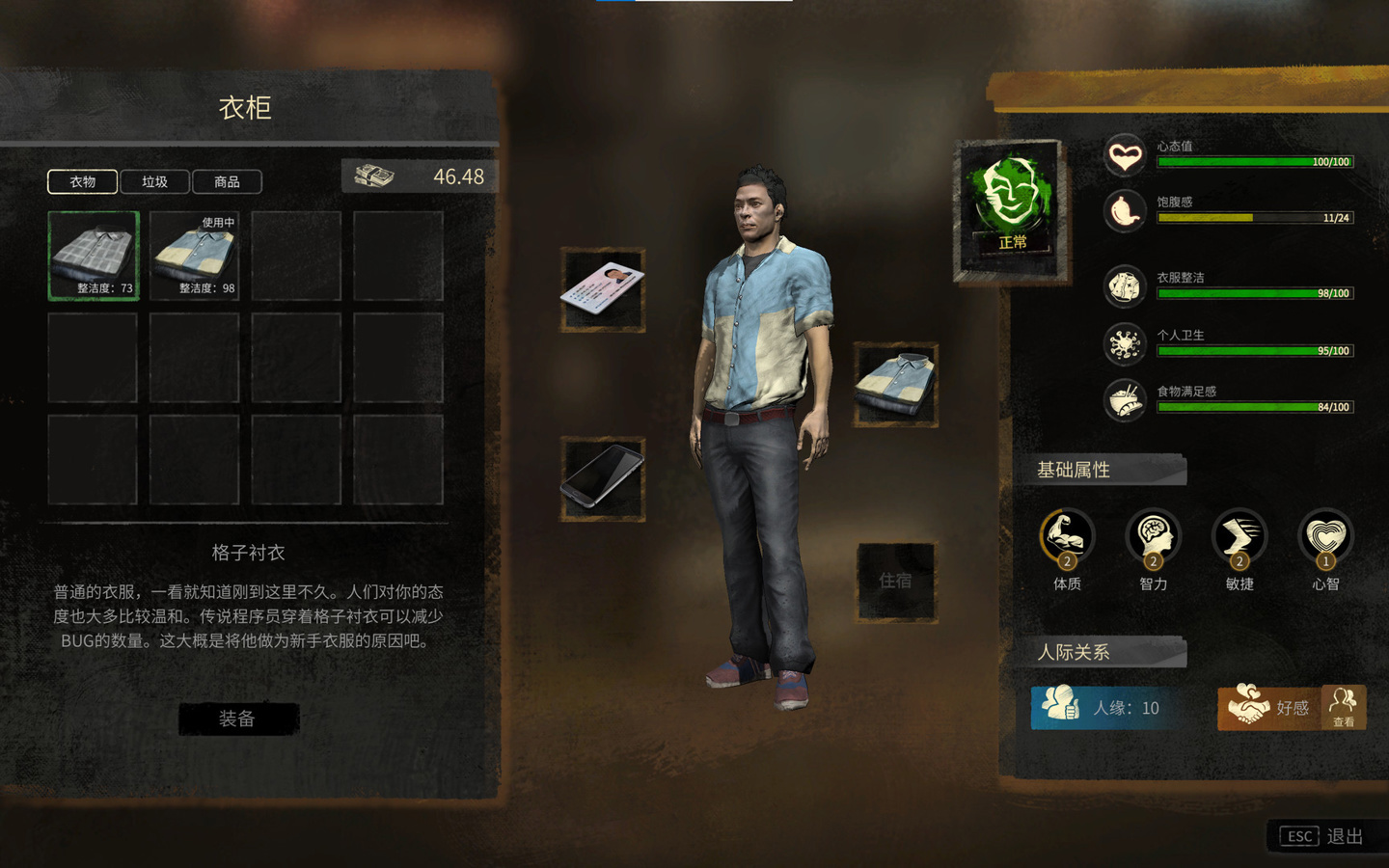
Task: Select the plaid shirt with cleanliness 73
Action: pos(94,256)
